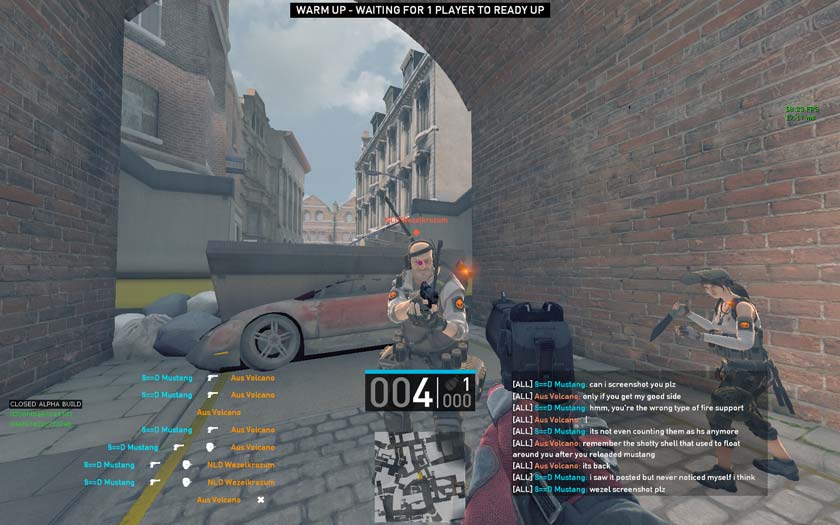840x525 pixels.
Task: Click the minimap below the ammo counter
Action: click(419, 476)
